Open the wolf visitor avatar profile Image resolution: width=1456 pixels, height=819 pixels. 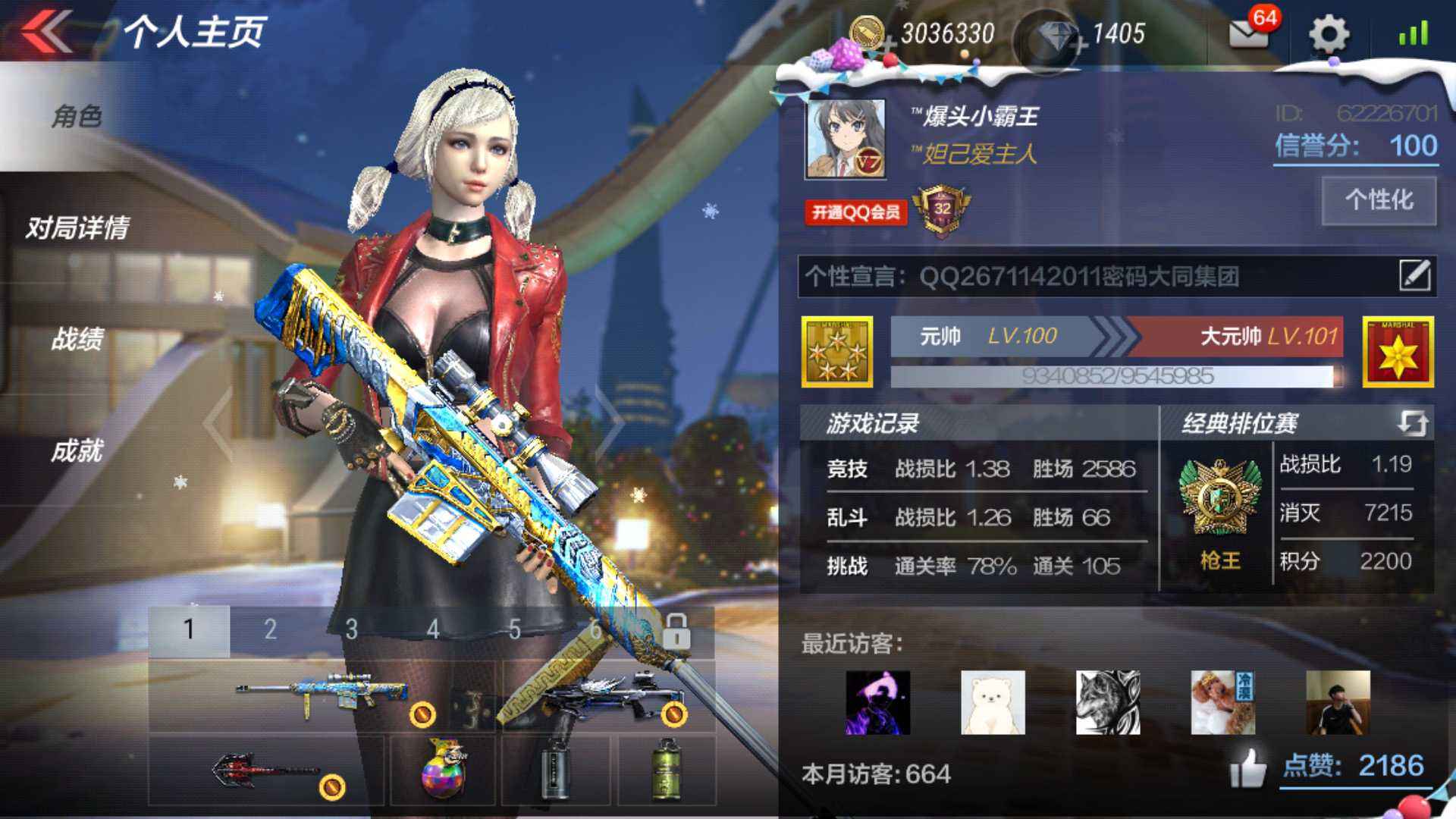point(1108,702)
